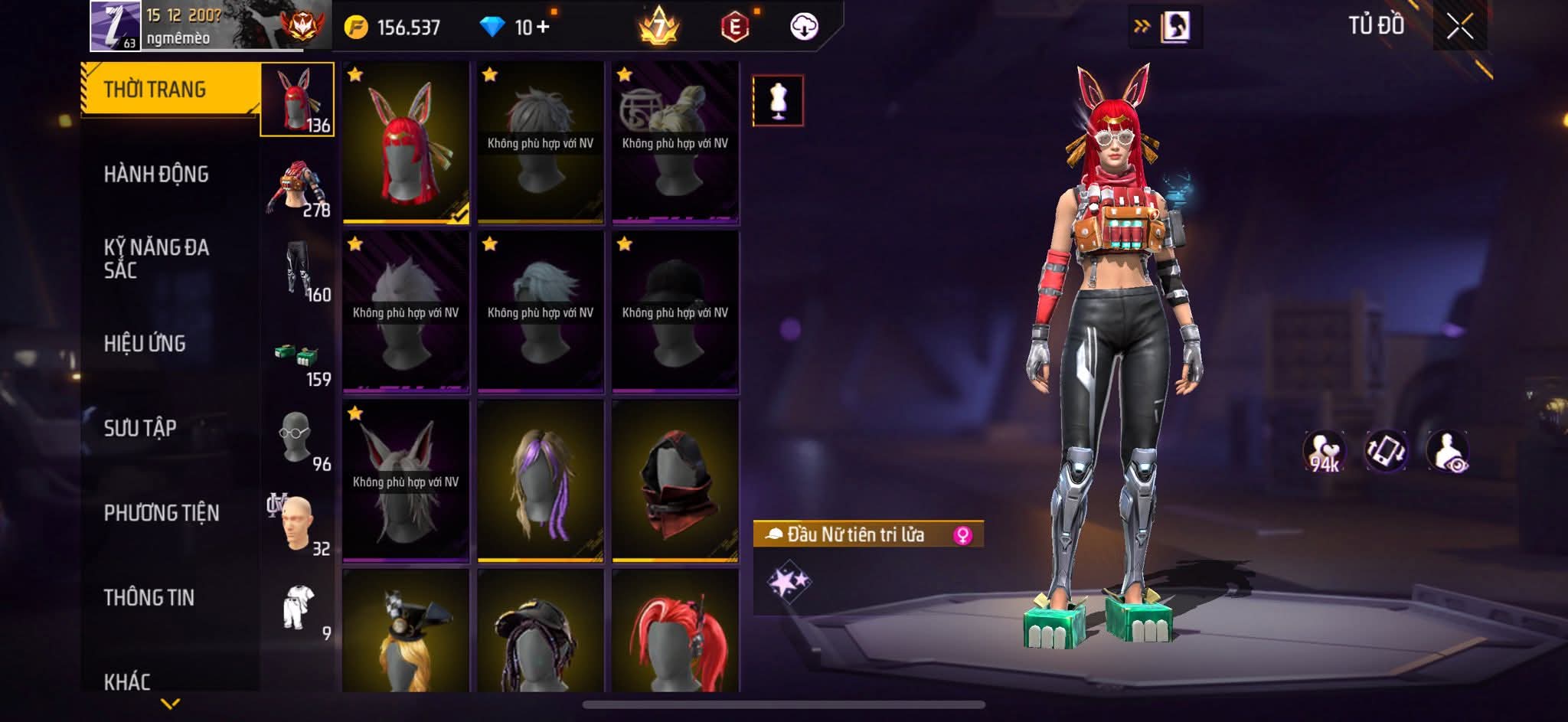The image size is (1568, 722).
Task: Open the Sưu Tập section
Action: (x=140, y=428)
